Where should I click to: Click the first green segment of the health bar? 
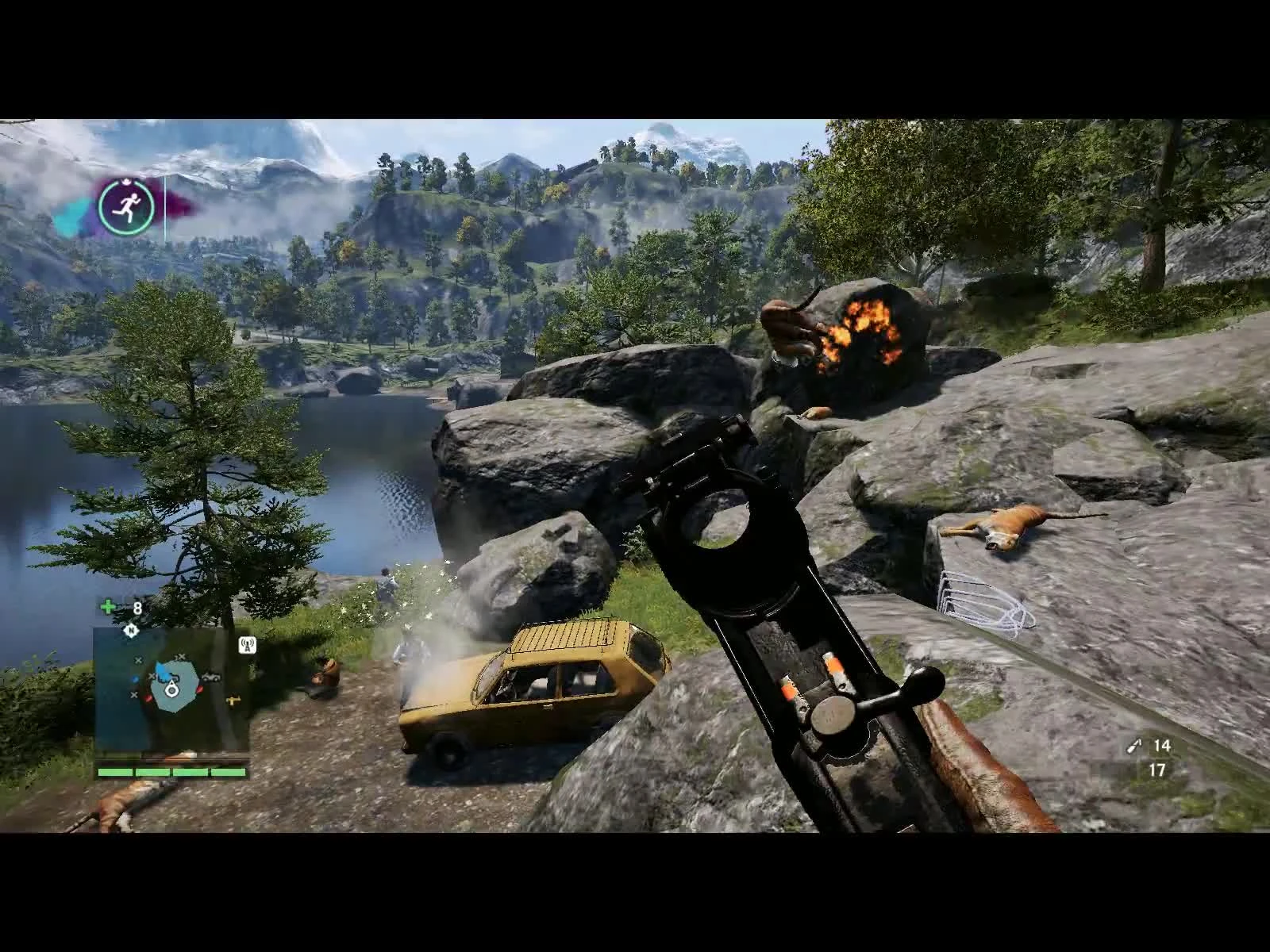pyautogui.click(x=116, y=773)
